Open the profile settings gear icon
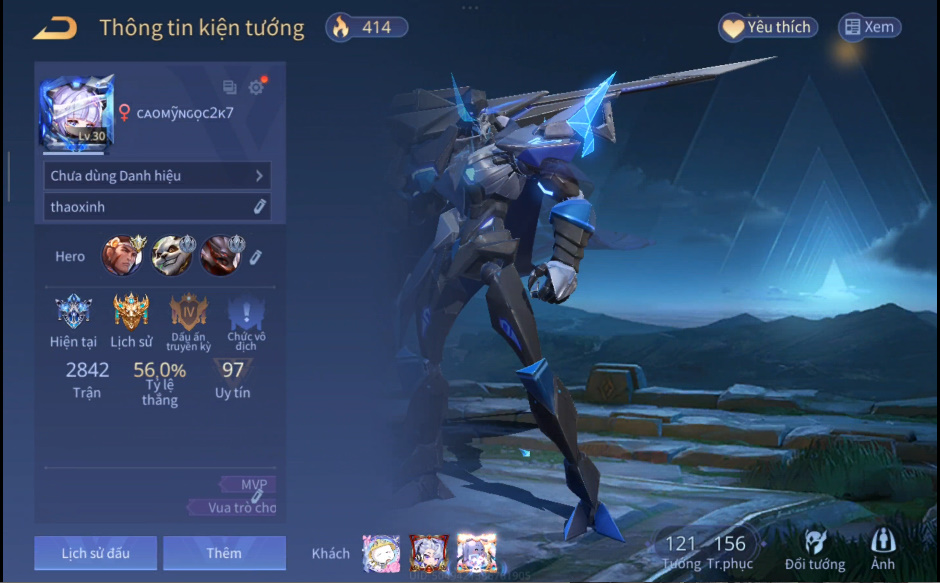Image resolution: width=940 pixels, height=583 pixels. [256, 87]
